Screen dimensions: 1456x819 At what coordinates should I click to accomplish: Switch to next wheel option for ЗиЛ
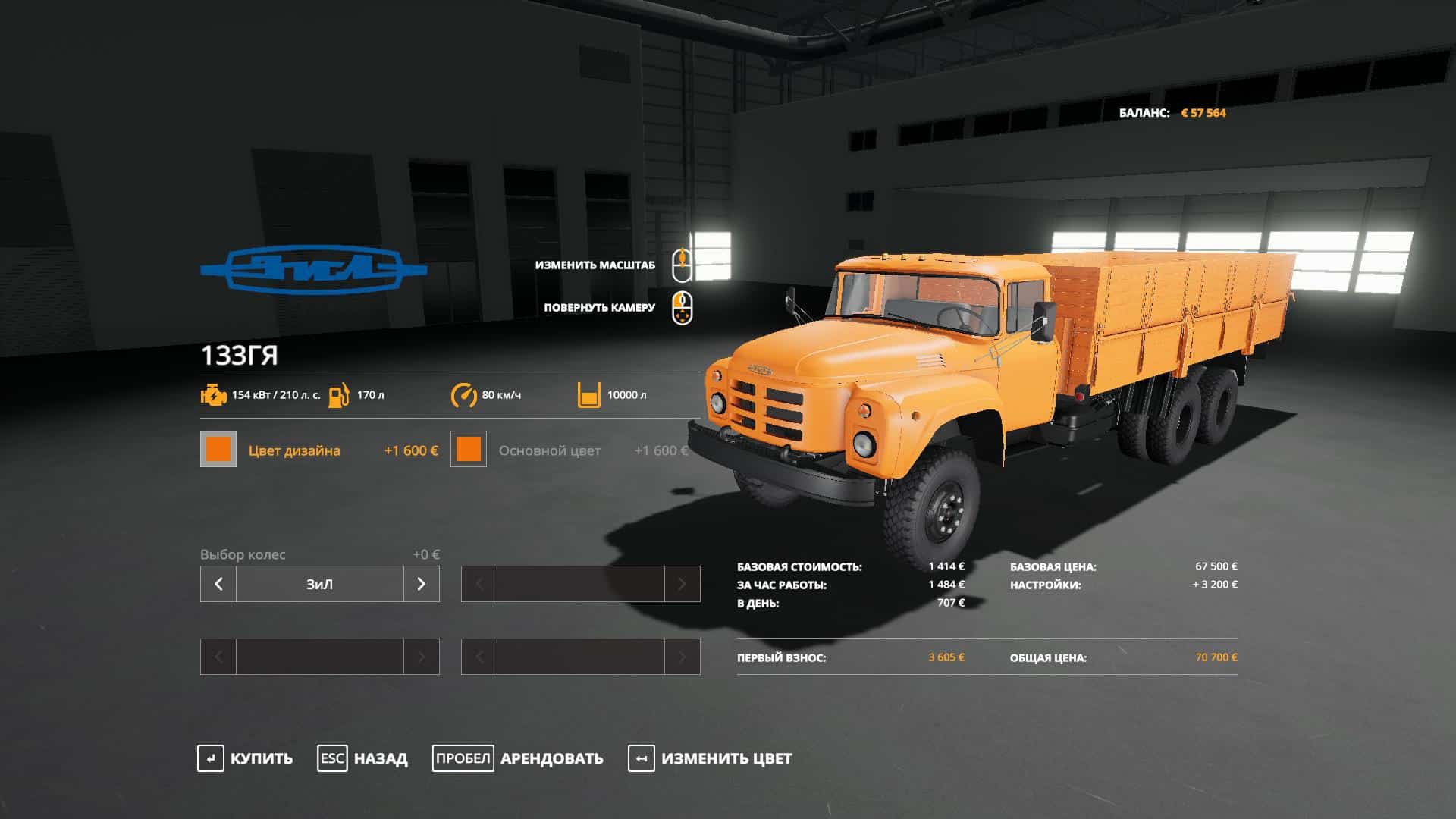pyautogui.click(x=422, y=584)
